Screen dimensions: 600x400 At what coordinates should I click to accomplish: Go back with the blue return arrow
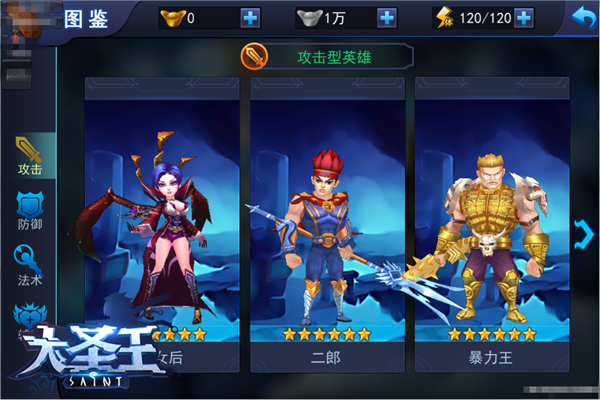click(580, 17)
